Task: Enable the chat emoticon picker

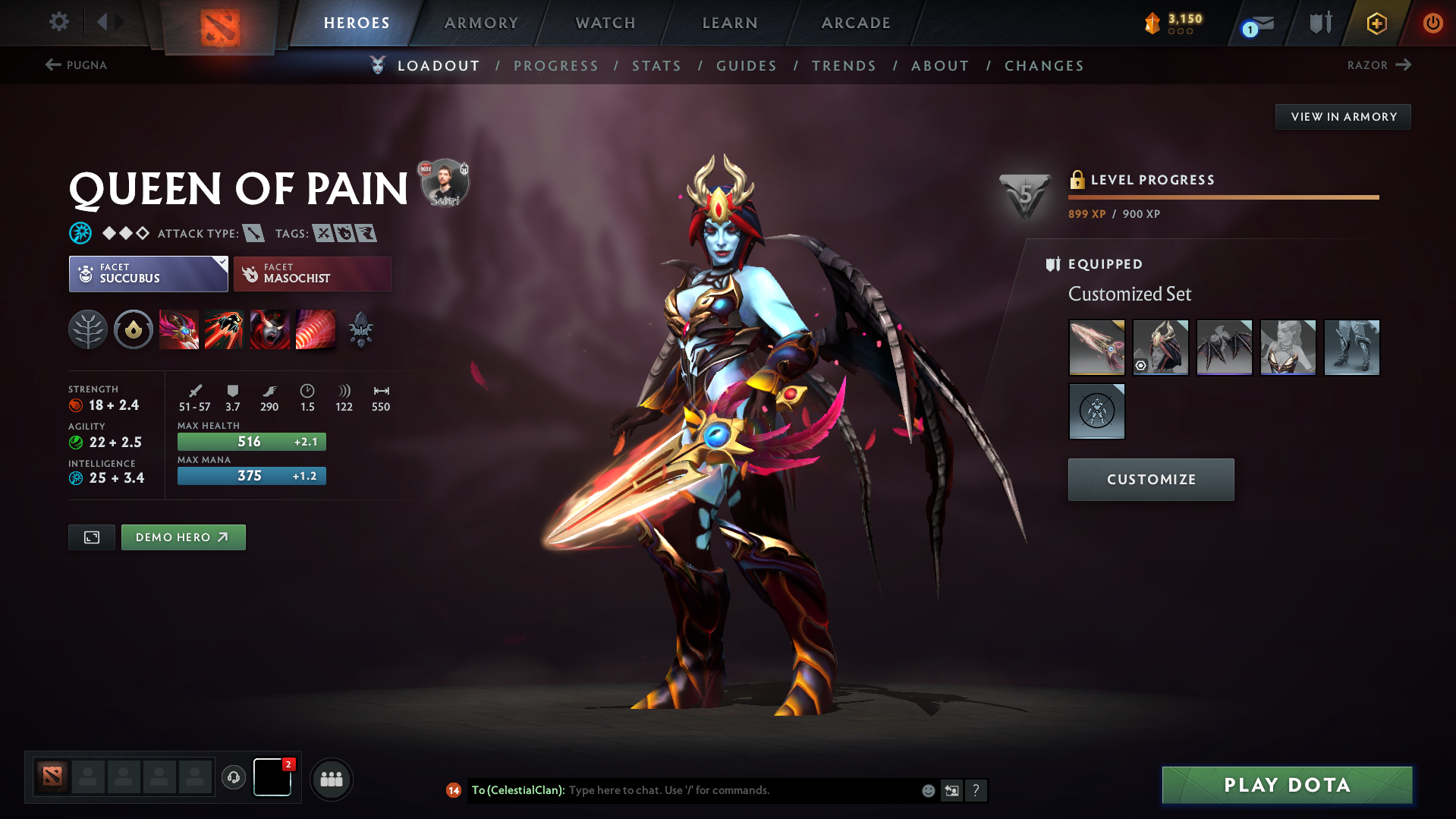Action: pos(928,790)
